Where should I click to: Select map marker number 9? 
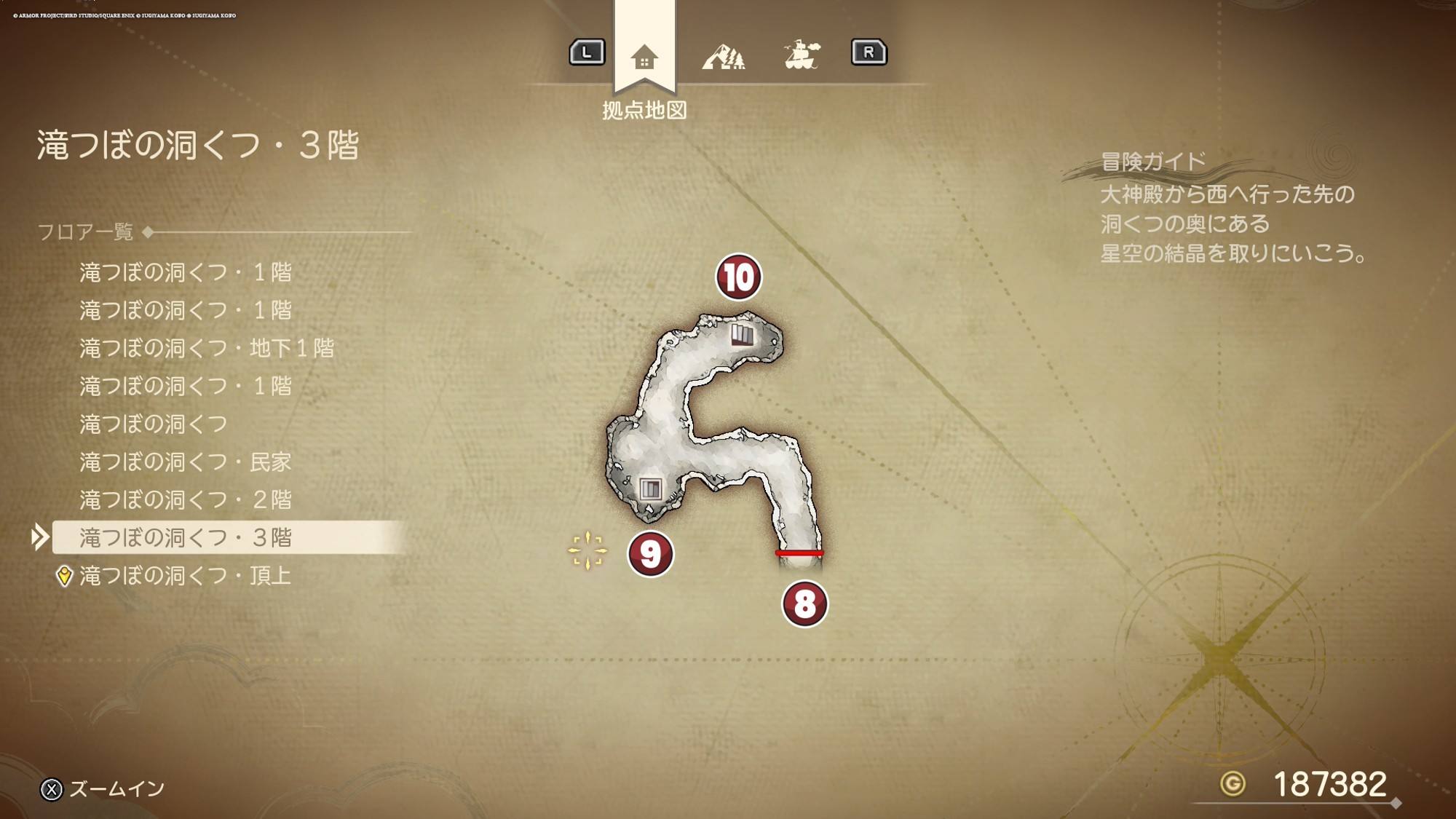(650, 554)
